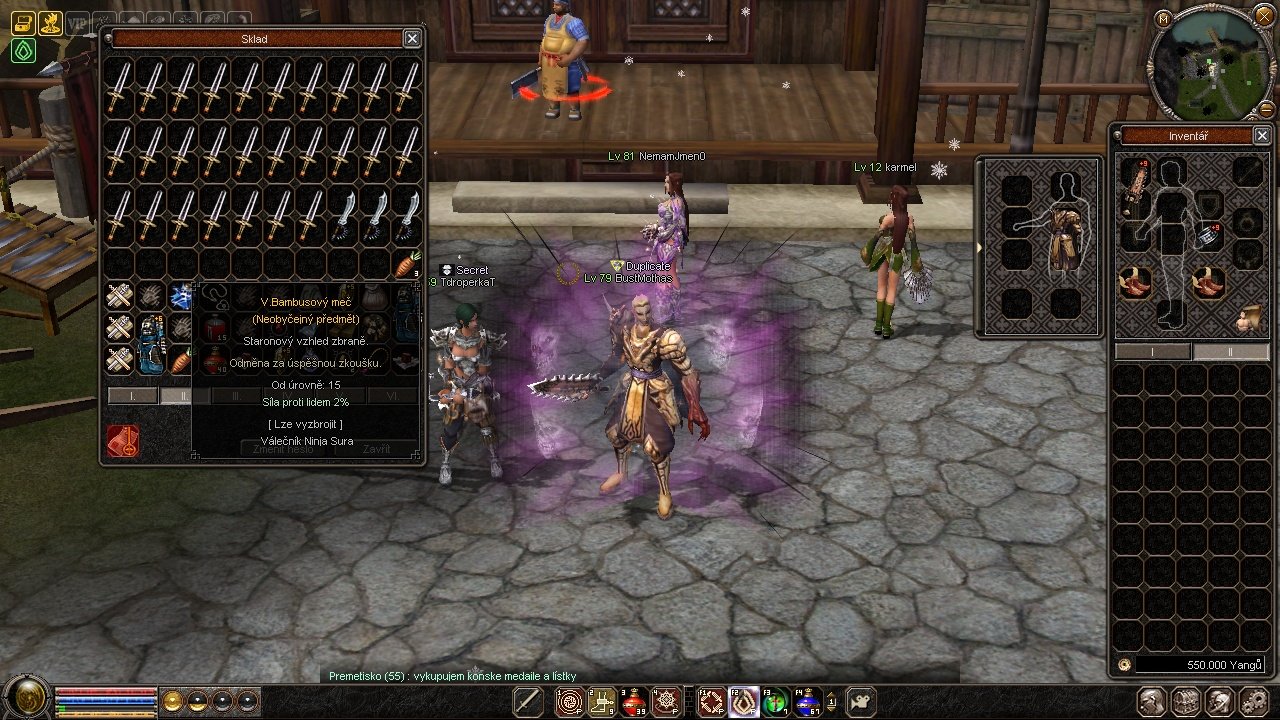Open the map with the M button

[1162, 18]
